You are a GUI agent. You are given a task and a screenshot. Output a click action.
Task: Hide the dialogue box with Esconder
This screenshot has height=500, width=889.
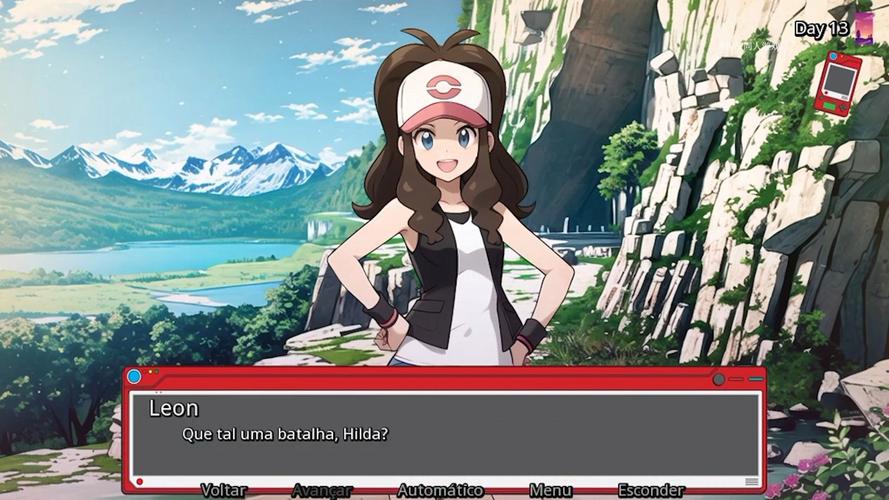[651, 490]
